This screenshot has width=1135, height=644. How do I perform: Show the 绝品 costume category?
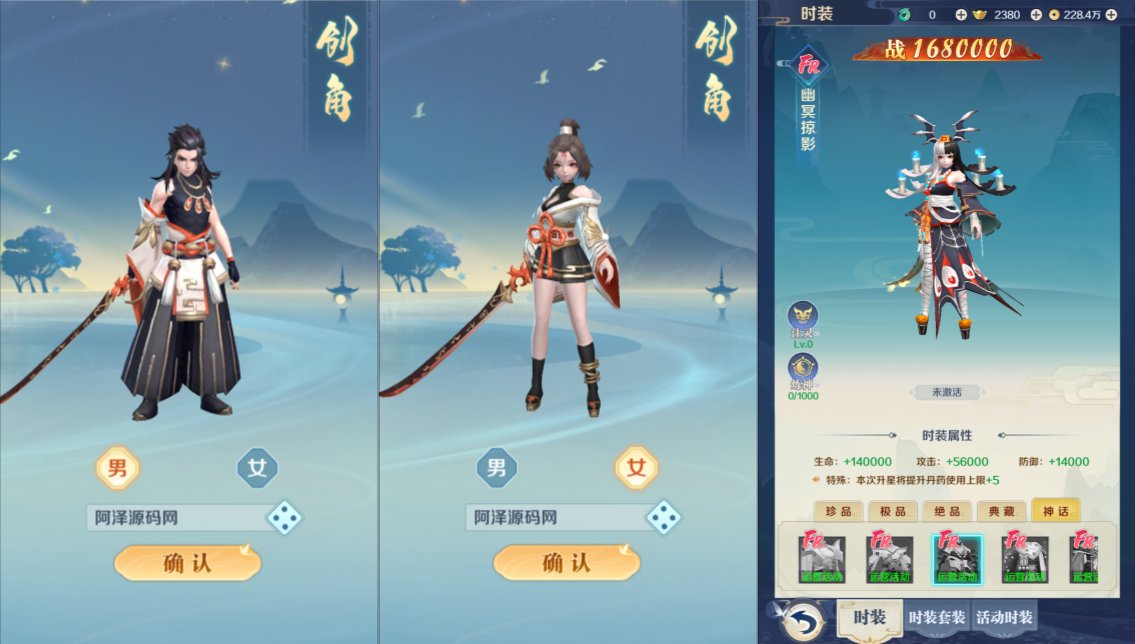point(947,511)
